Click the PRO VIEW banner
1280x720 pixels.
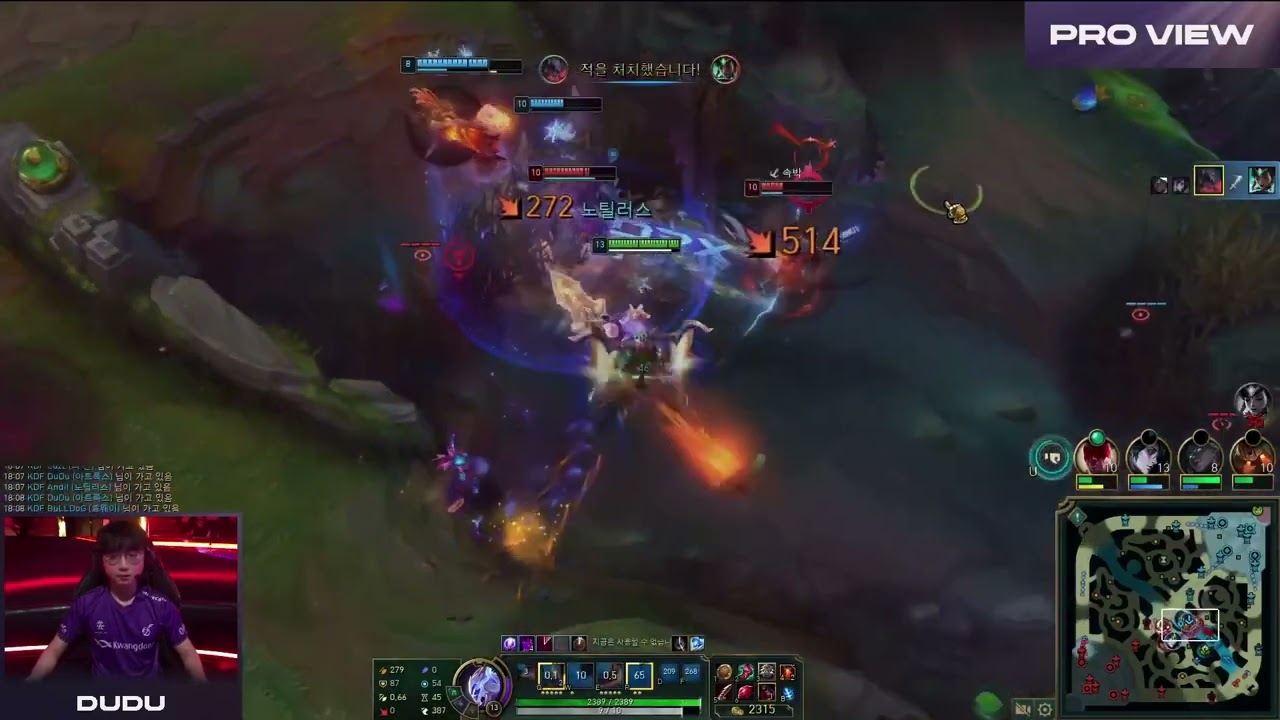click(x=1151, y=35)
